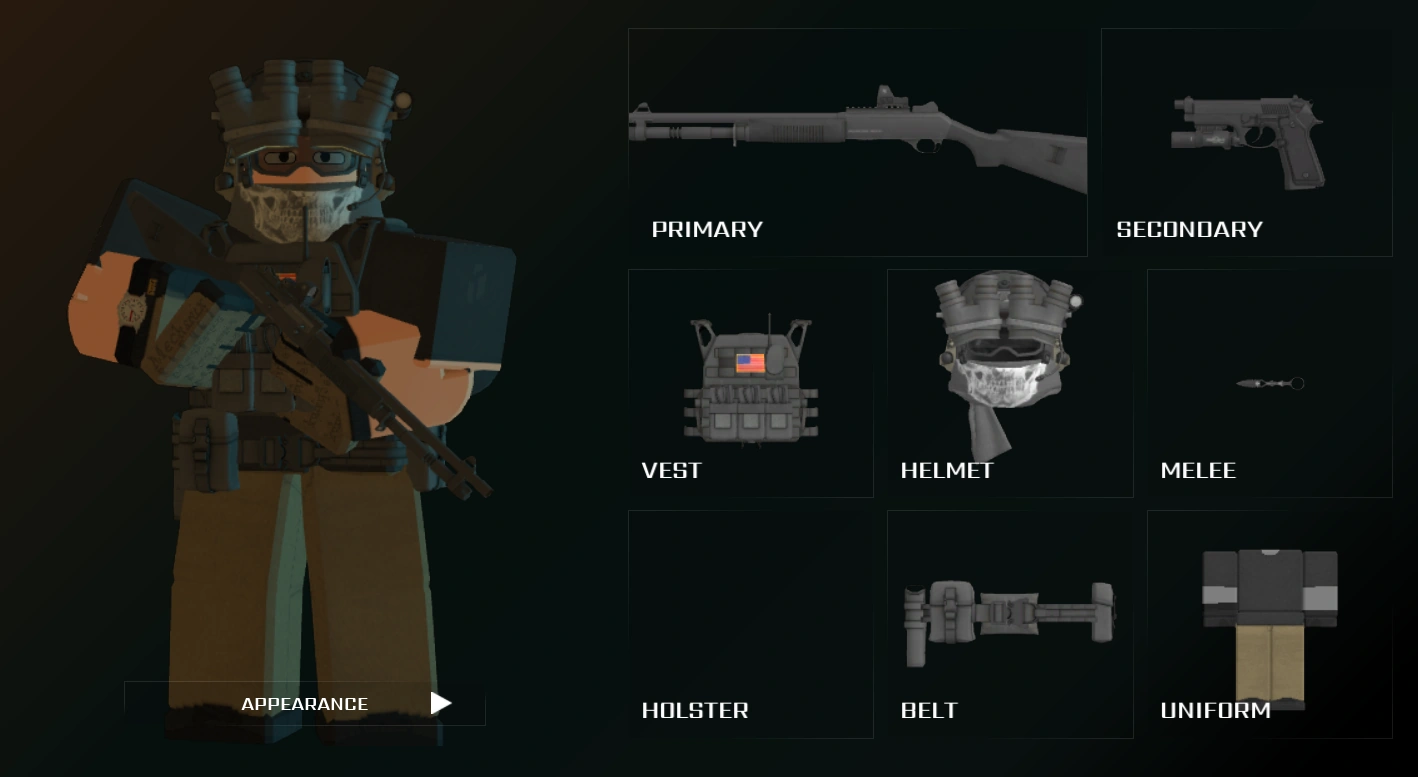Viewport: 1418px width, 777px height.
Task: Open the APPEARANCE next-page arrow
Action: 439,703
